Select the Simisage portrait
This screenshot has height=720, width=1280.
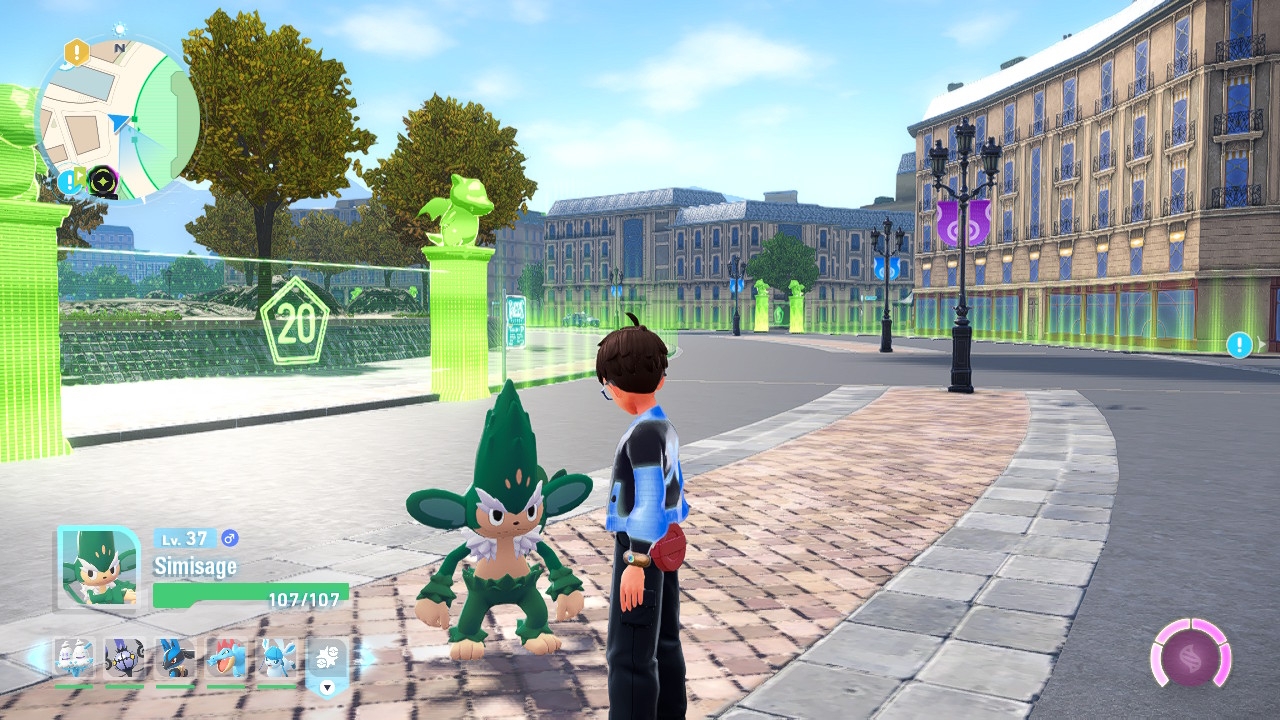click(x=98, y=567)
